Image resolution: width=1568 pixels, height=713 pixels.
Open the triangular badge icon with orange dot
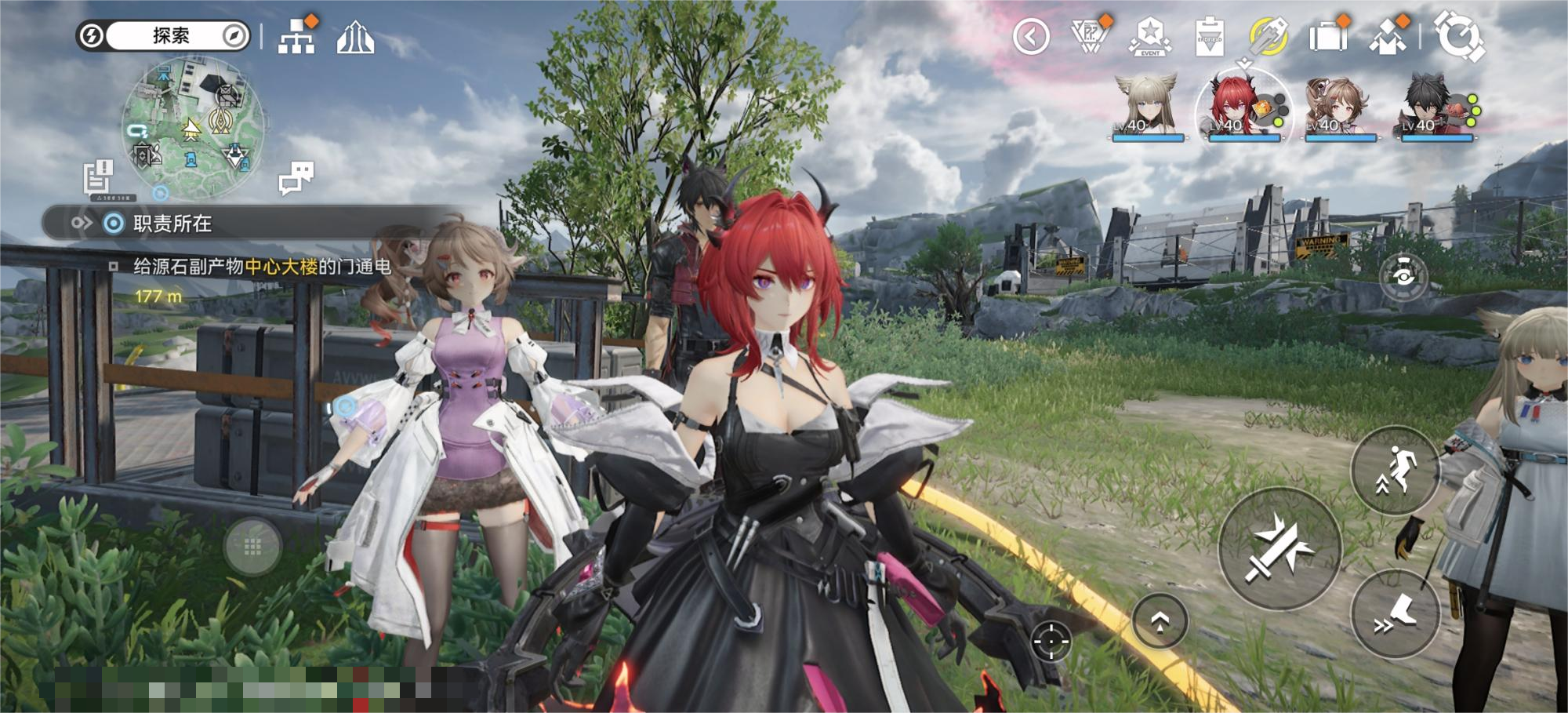point(1090,36)
